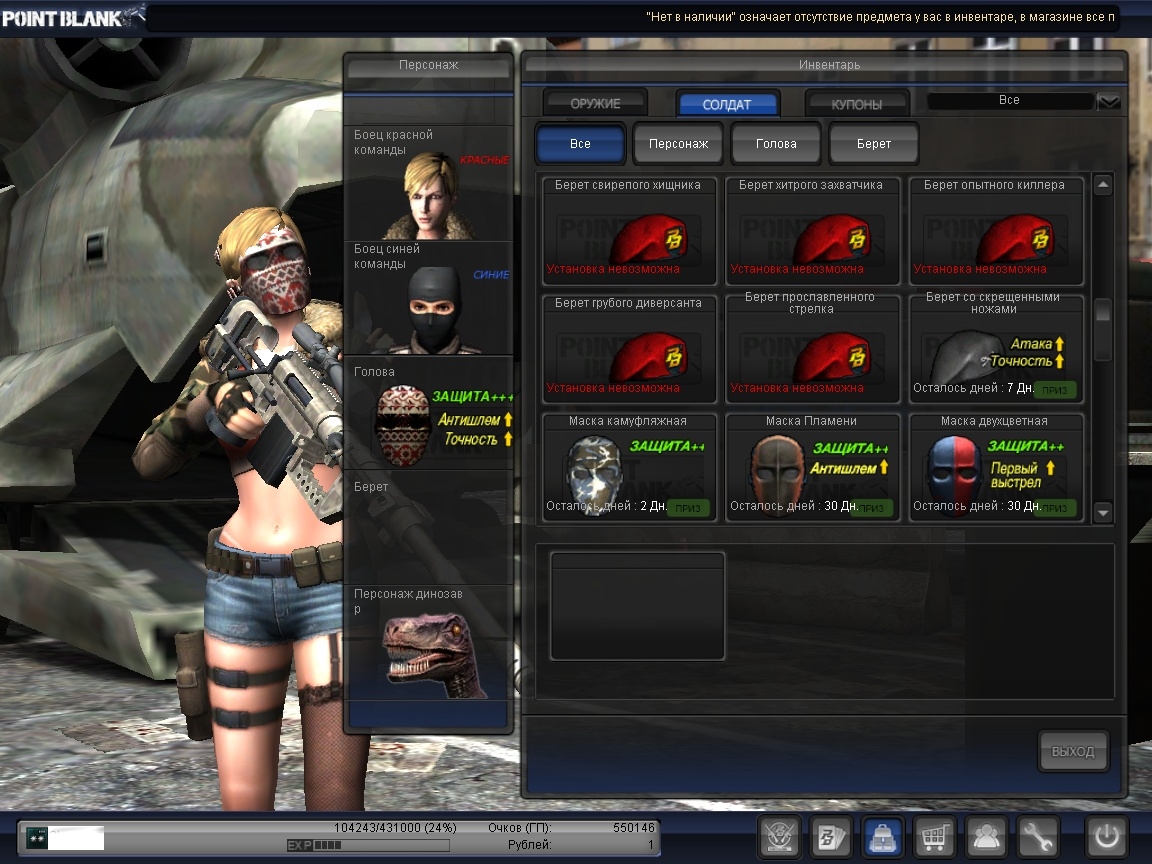Pick the Маска Пламени item
Screen dimensions: 1152x864
[x=812, y=467]
